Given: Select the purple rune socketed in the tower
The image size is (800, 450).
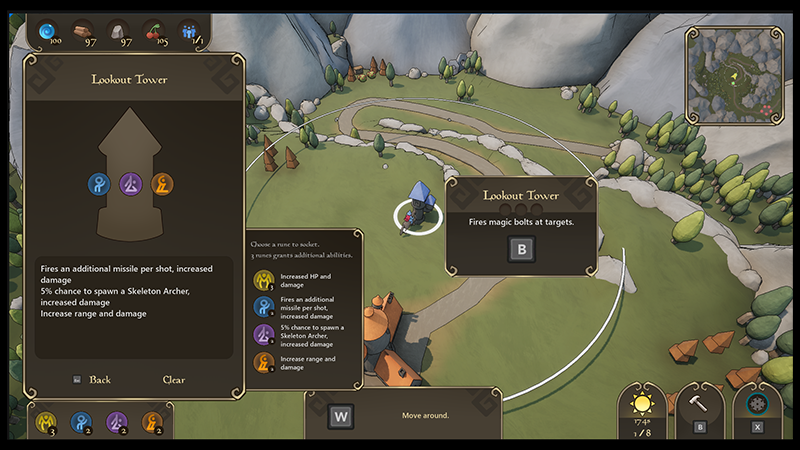Looking at the screenshot, I should pos(131,184).
